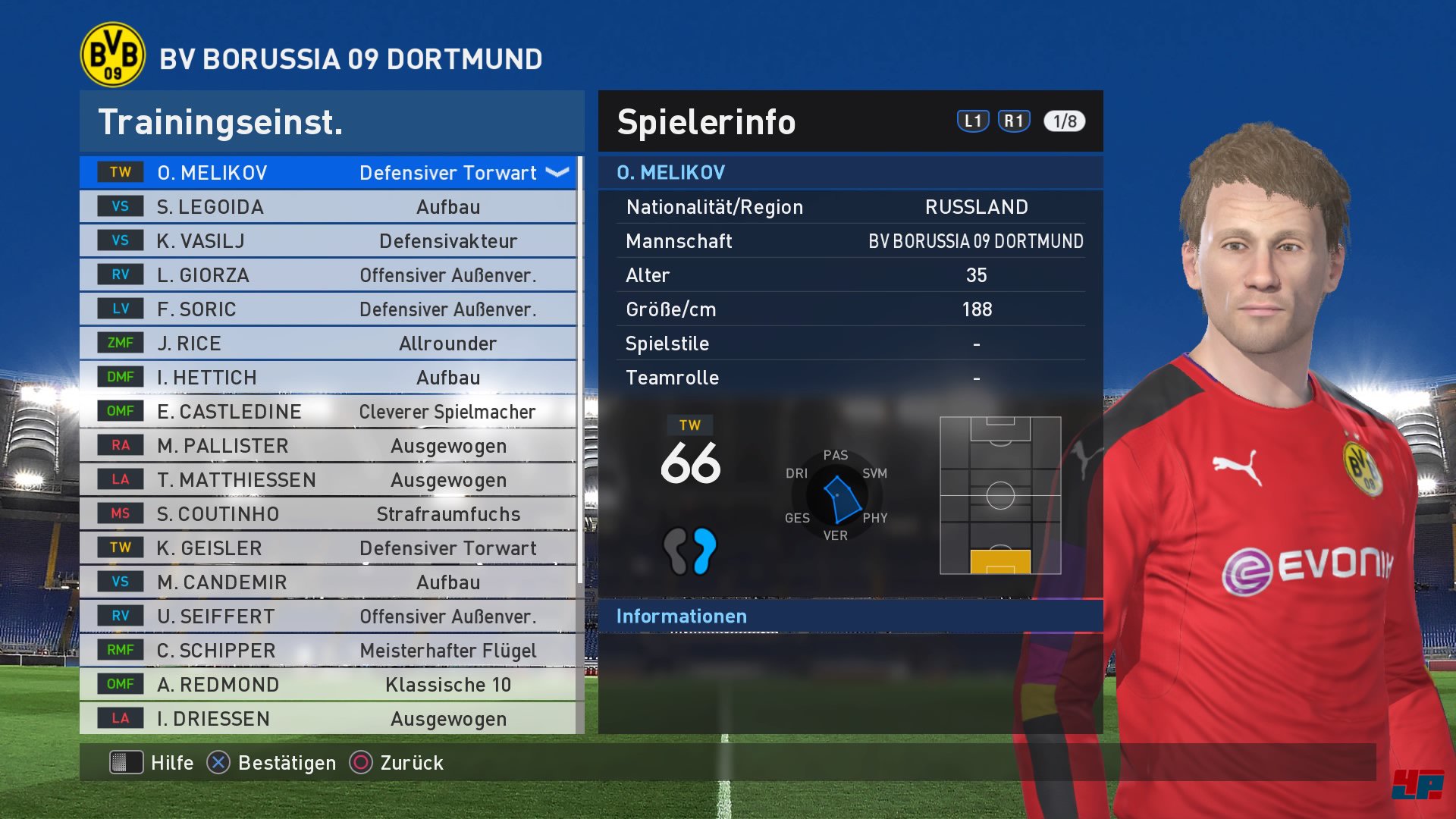Select F. Soric's training row

pyautogui.click(x=326, y=309)
